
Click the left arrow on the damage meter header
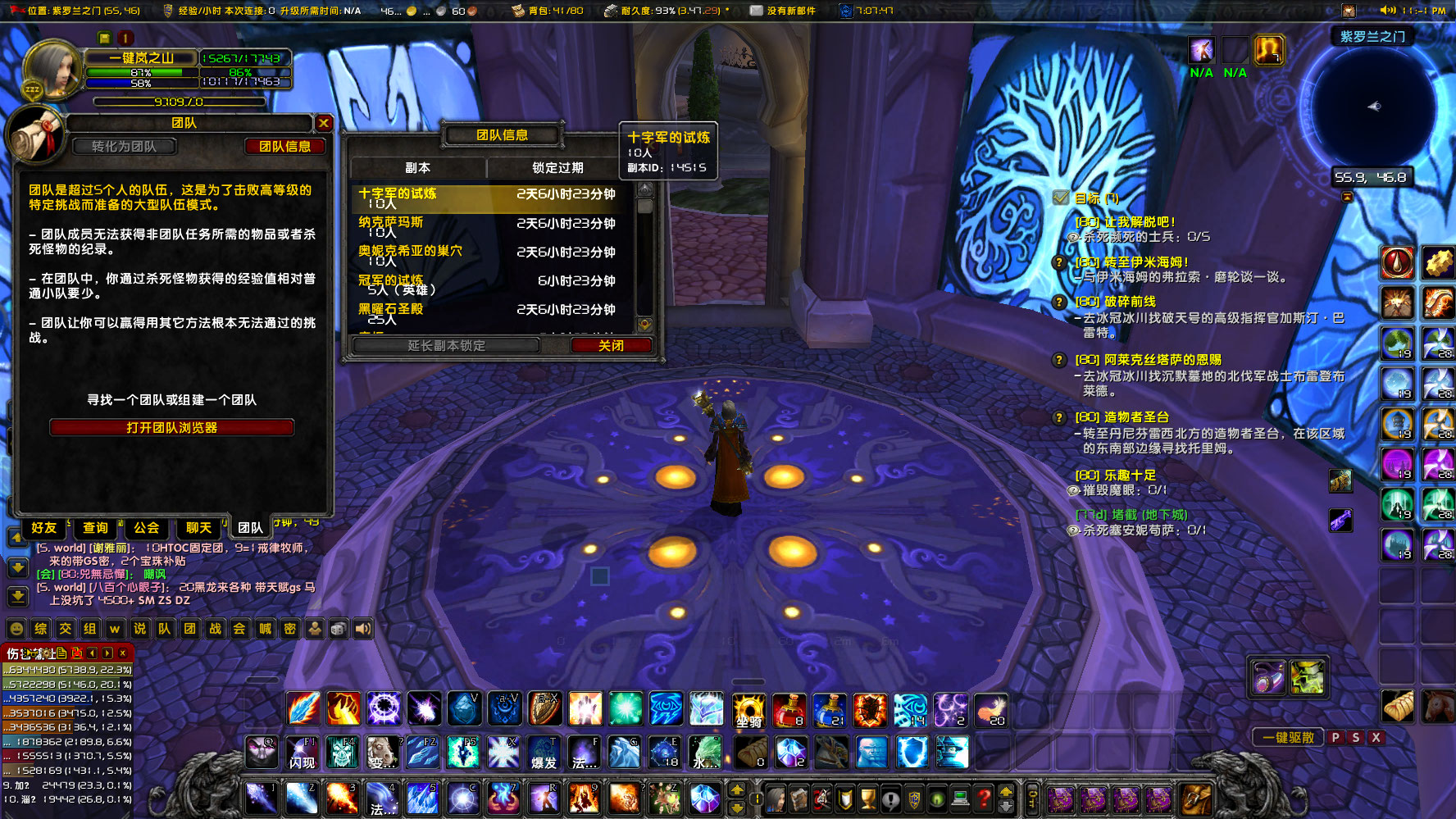[x=91, y=653]
